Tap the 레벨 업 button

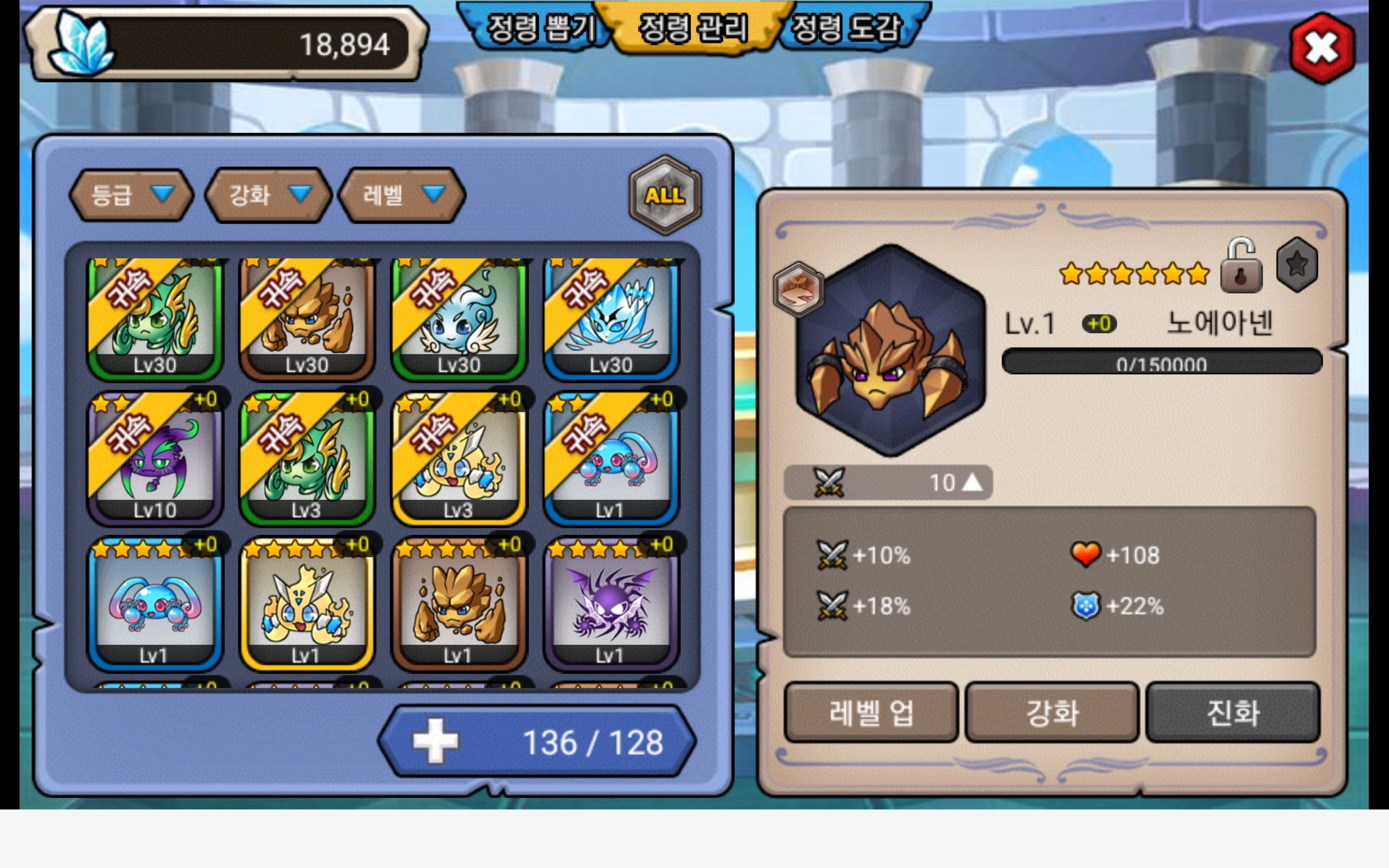point(871,712)
